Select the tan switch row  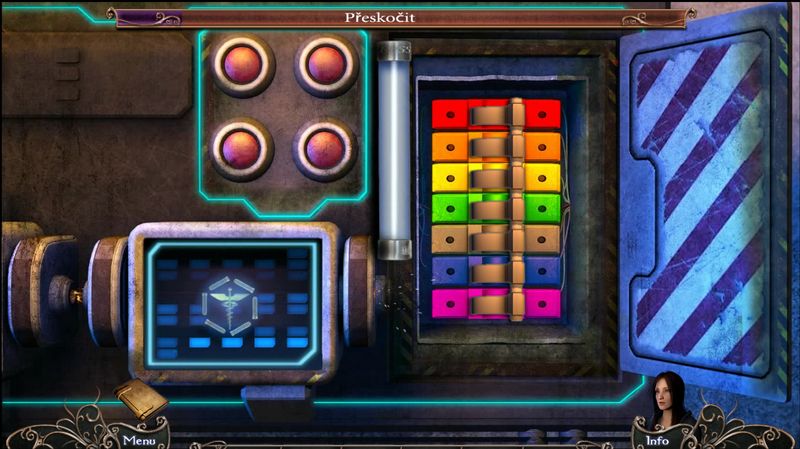pos(495,239)
